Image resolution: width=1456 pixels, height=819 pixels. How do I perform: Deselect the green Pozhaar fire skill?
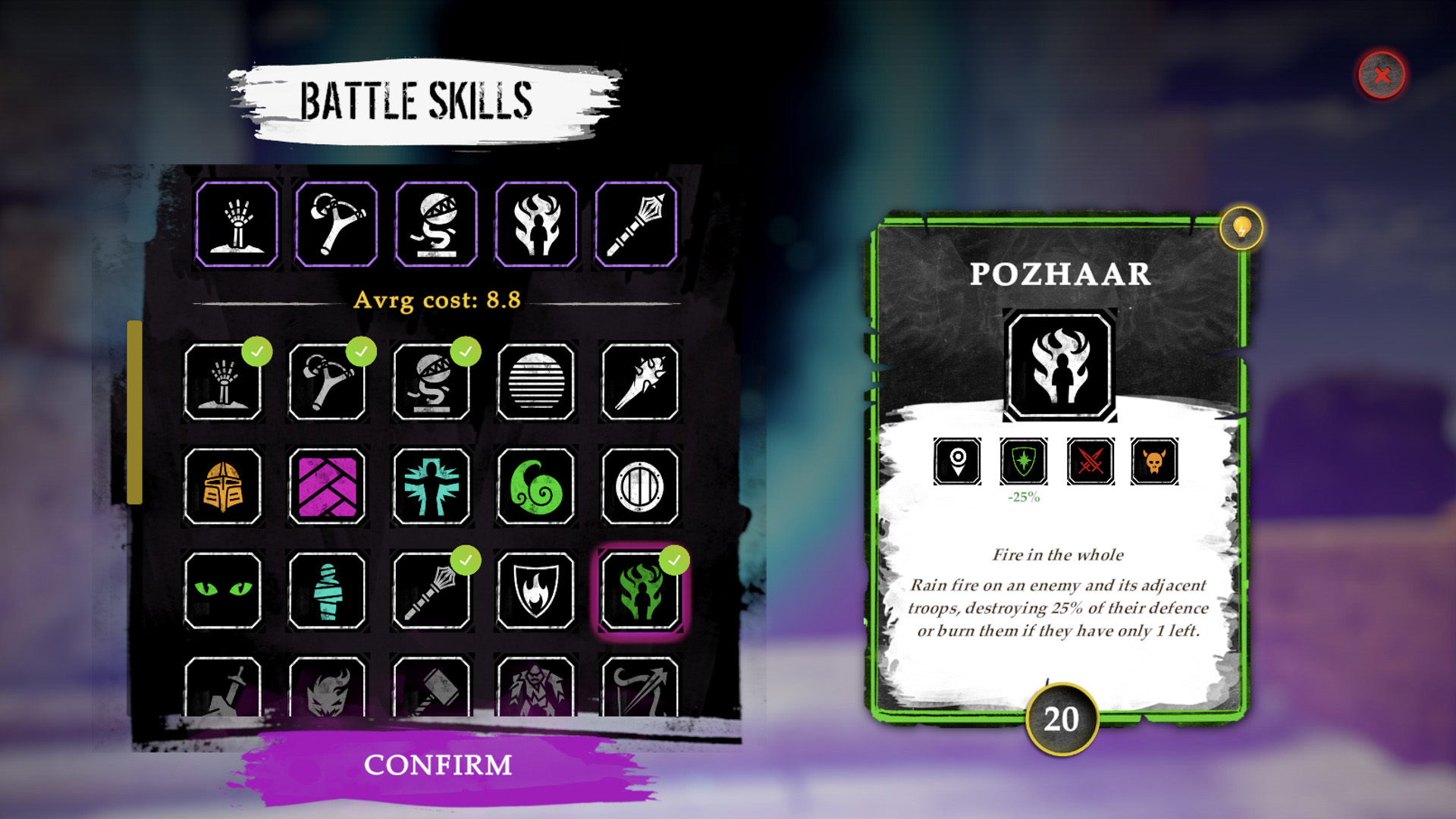(640, 590)
